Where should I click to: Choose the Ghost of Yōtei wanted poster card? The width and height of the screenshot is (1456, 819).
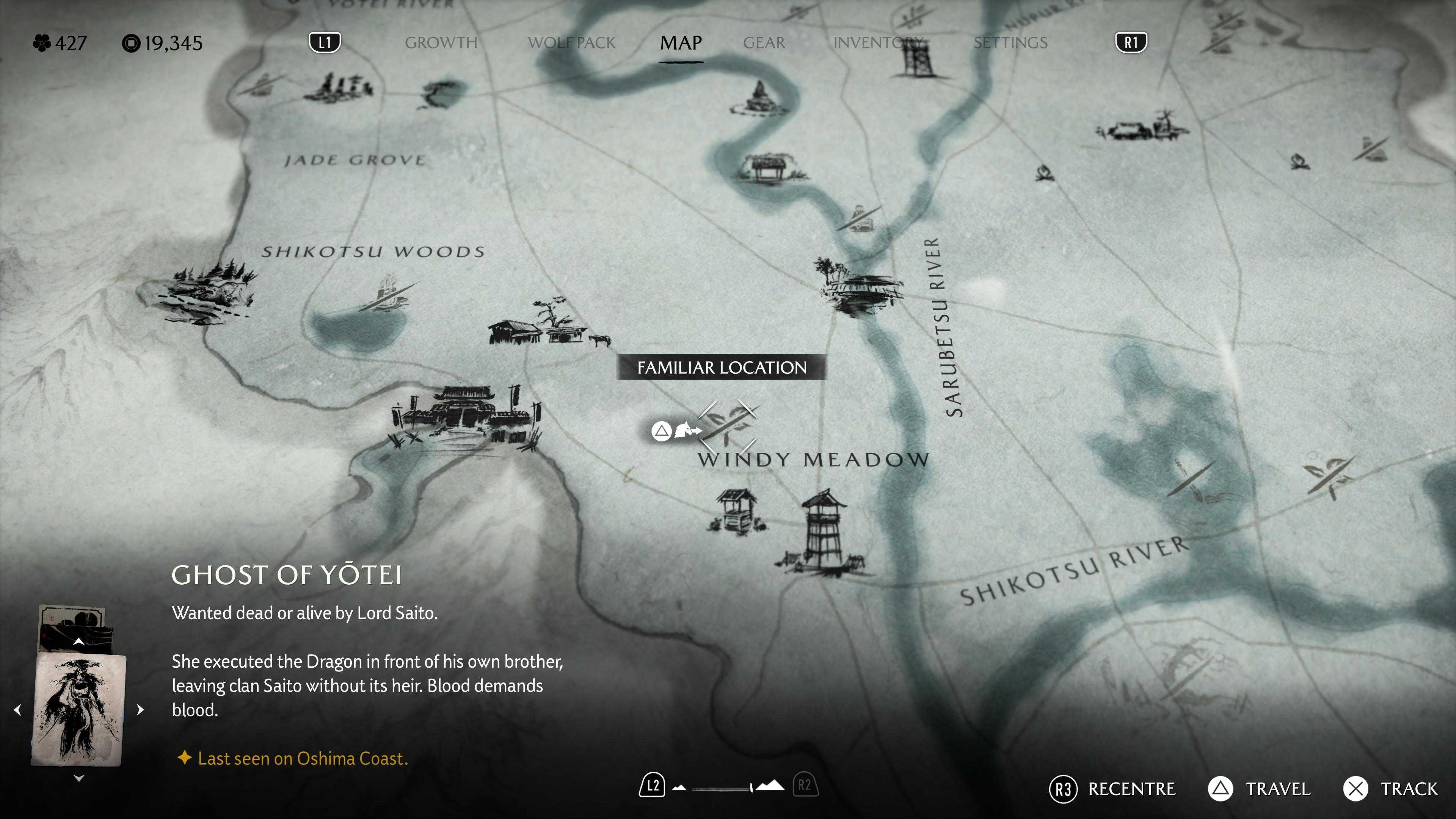[79, 710]
